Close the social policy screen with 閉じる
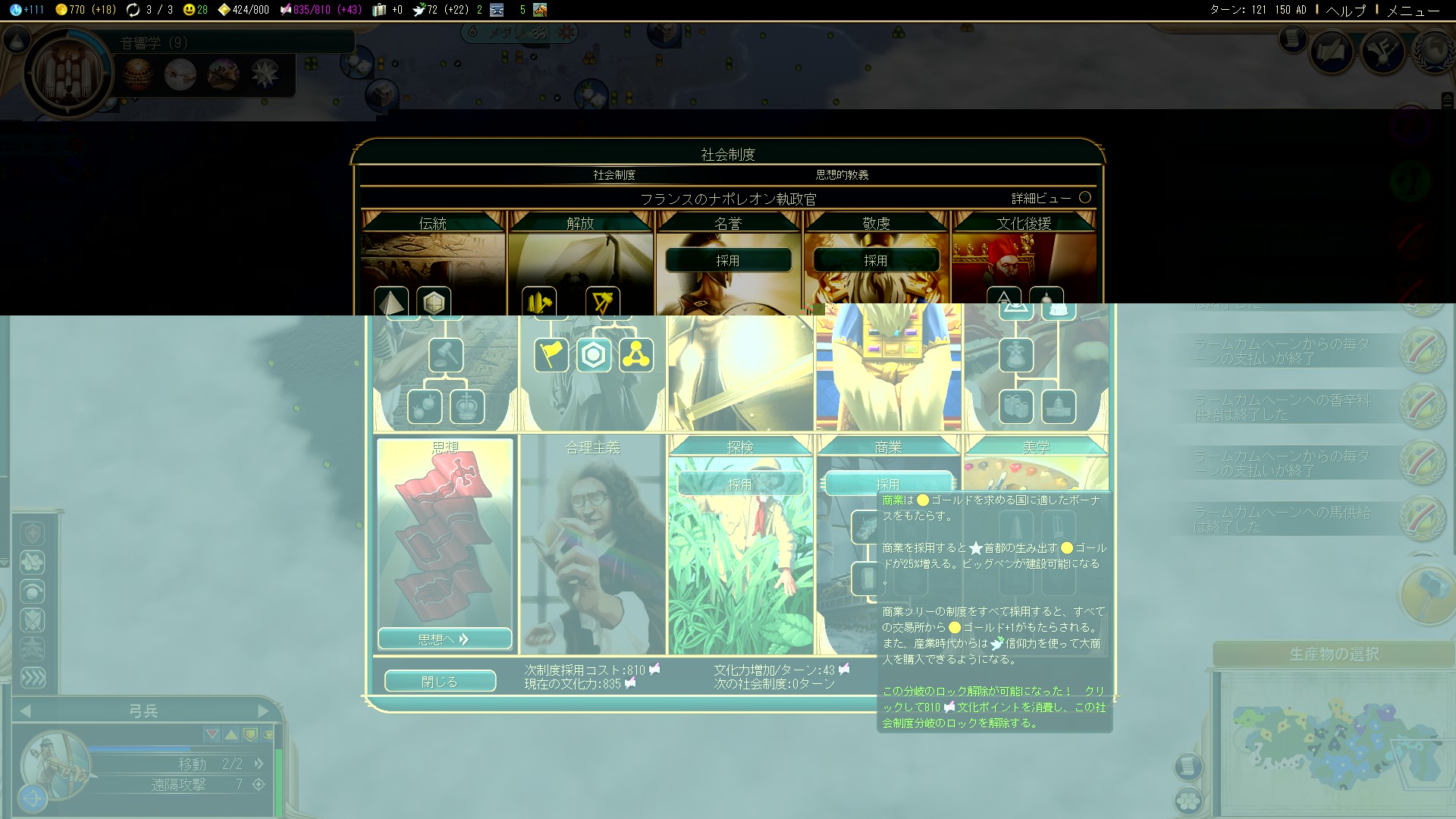 [440, 681]
